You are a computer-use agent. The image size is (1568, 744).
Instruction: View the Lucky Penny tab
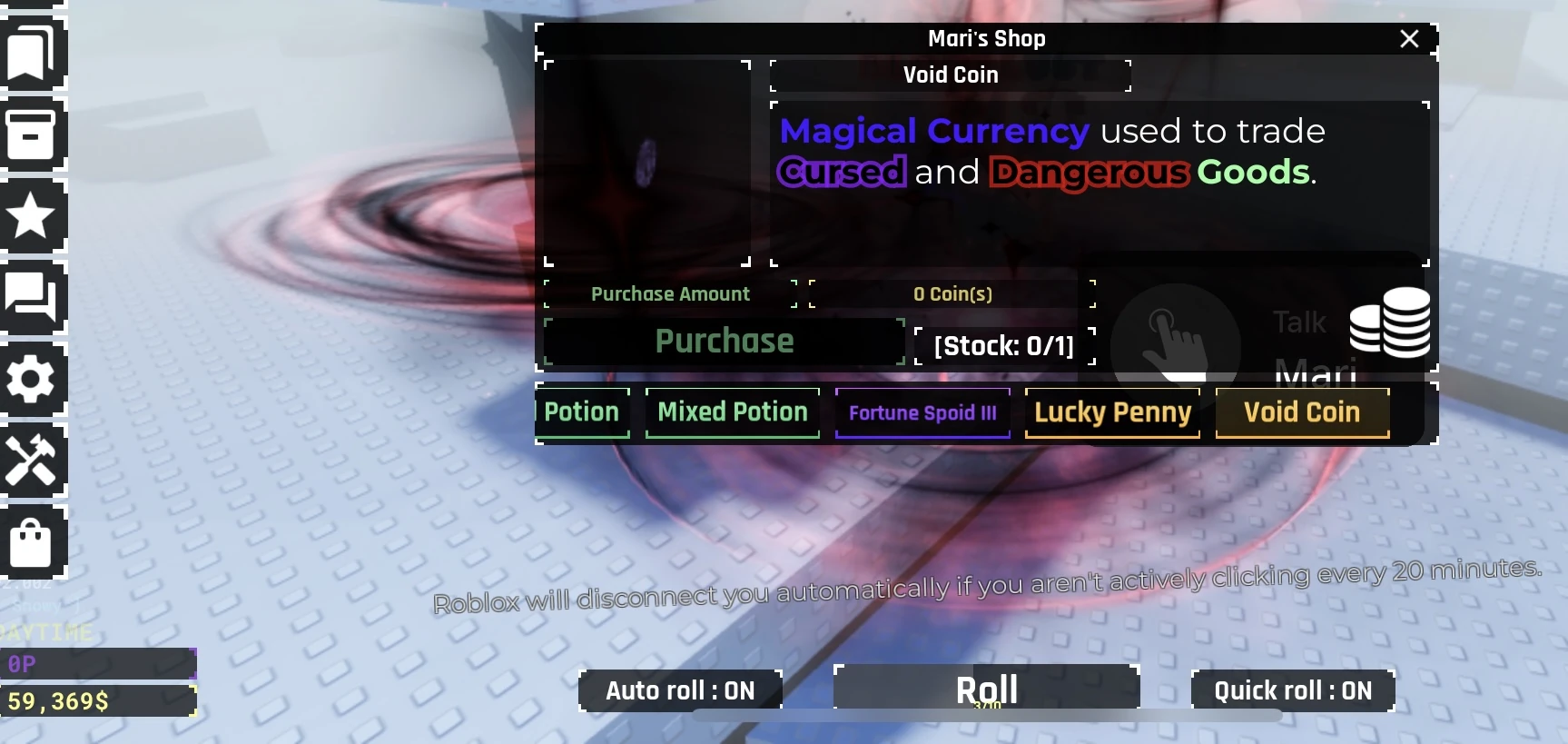pyautogui.click(x=1112, y=412)
